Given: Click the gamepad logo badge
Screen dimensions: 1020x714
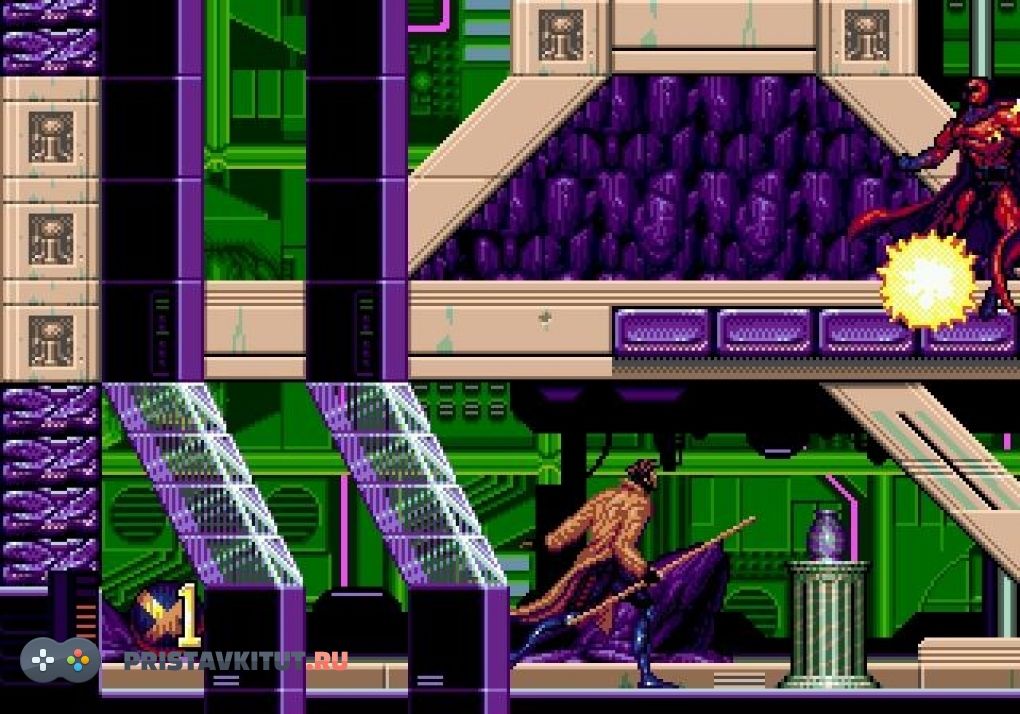Looking at the screenshot, I should [x=60, y=660].
